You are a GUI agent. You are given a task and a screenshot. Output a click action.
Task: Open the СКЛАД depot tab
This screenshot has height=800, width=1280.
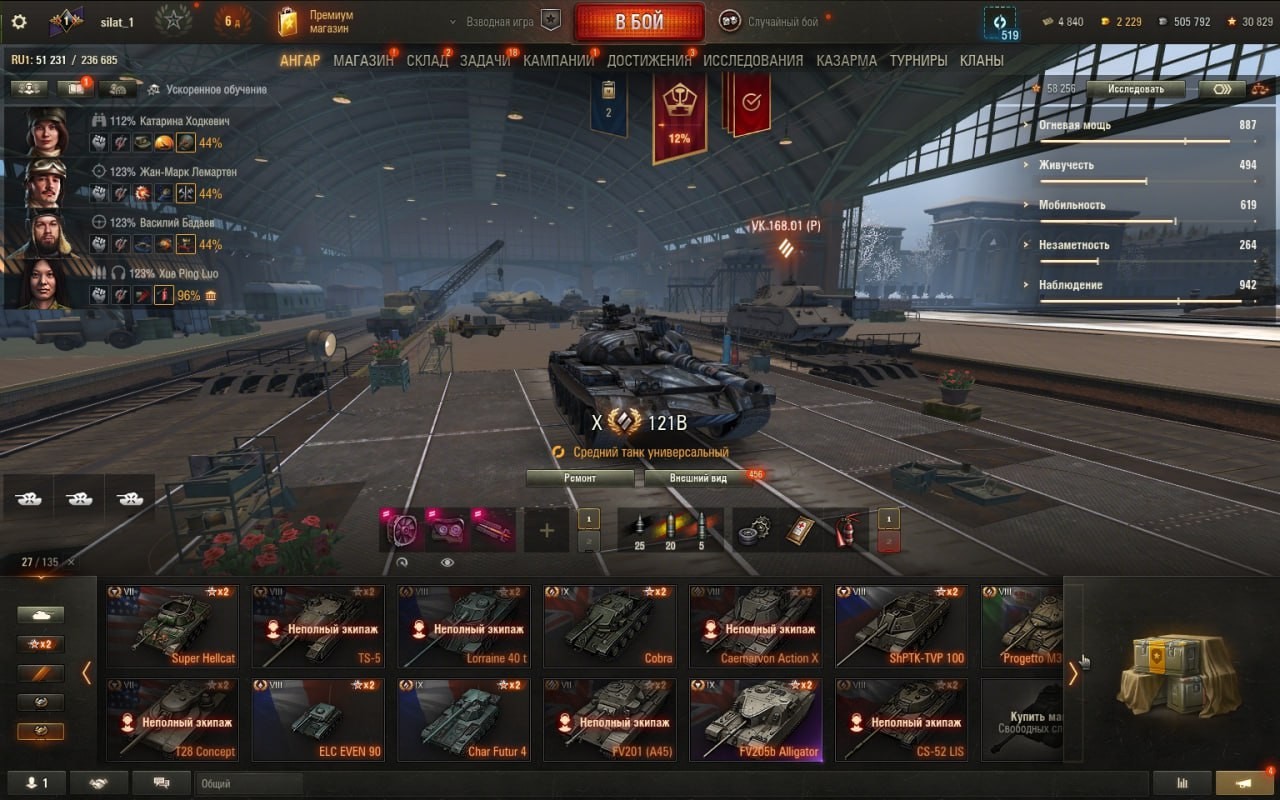pos(427,61)
